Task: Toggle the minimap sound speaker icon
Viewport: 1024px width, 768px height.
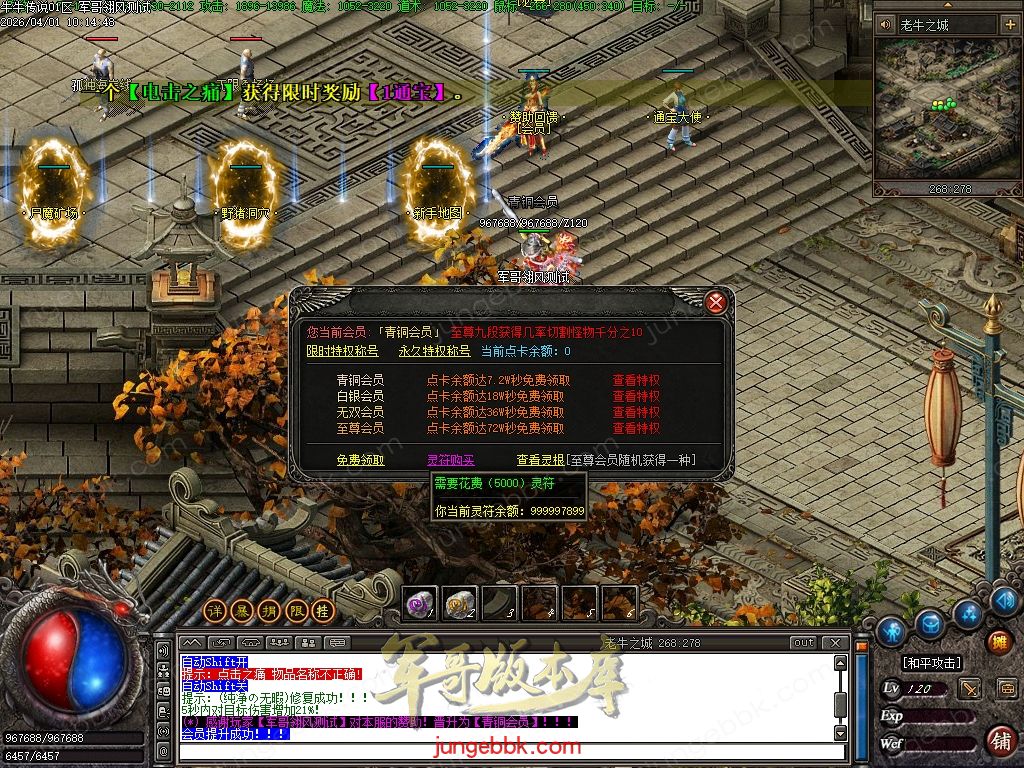Action: [885, 25]
